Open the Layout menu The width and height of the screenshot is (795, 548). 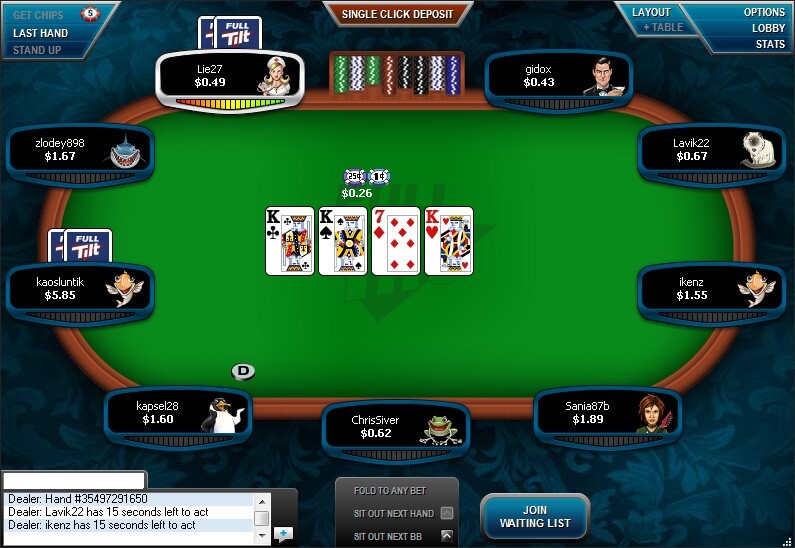pyautogui.click(x=651, y=12)
